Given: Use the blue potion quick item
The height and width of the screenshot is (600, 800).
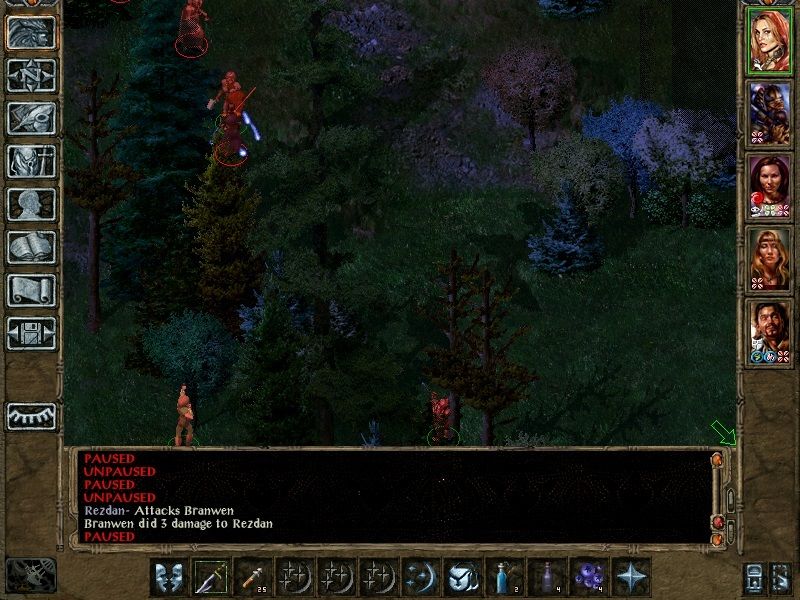Looking at the screenshot, I should click(x=501, y=576).
